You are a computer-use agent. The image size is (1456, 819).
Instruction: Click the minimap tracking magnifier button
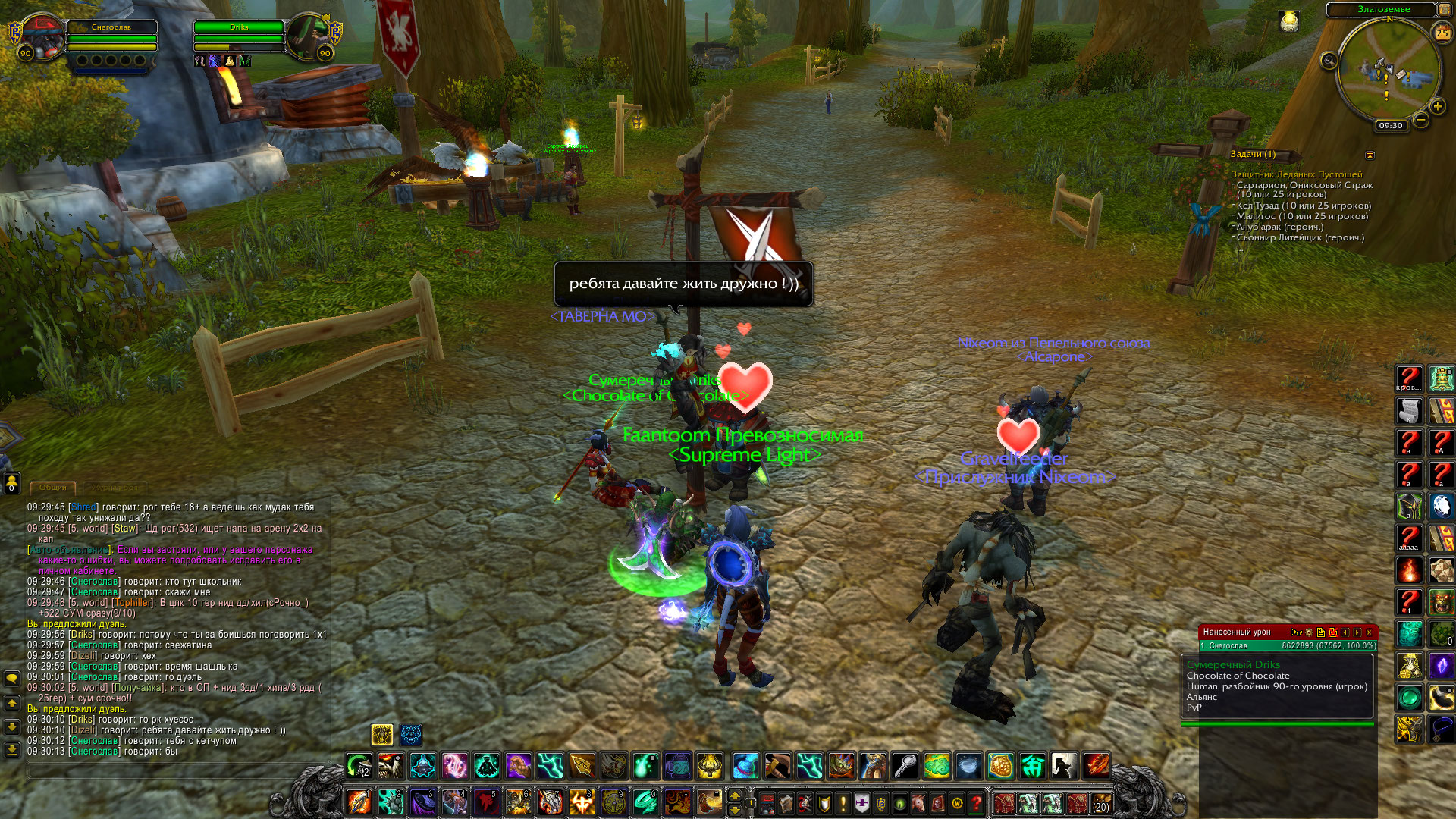click(x=1329, y=61)
